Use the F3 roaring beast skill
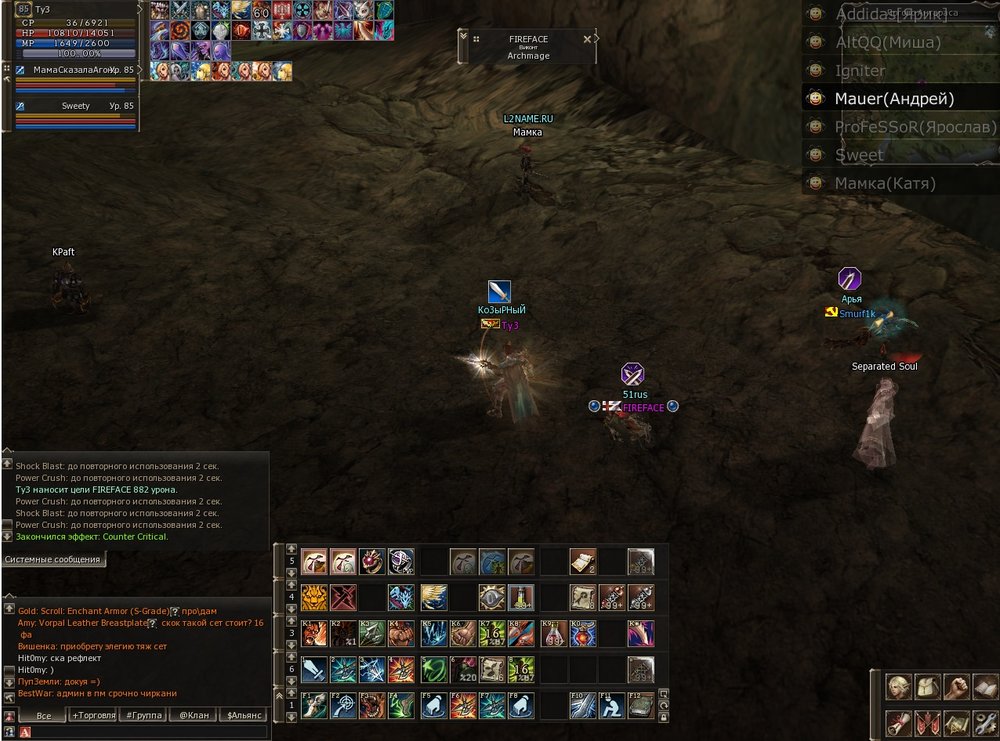Screen dimensions: 1000x741 pyautogui.click(x=374, y=705)
